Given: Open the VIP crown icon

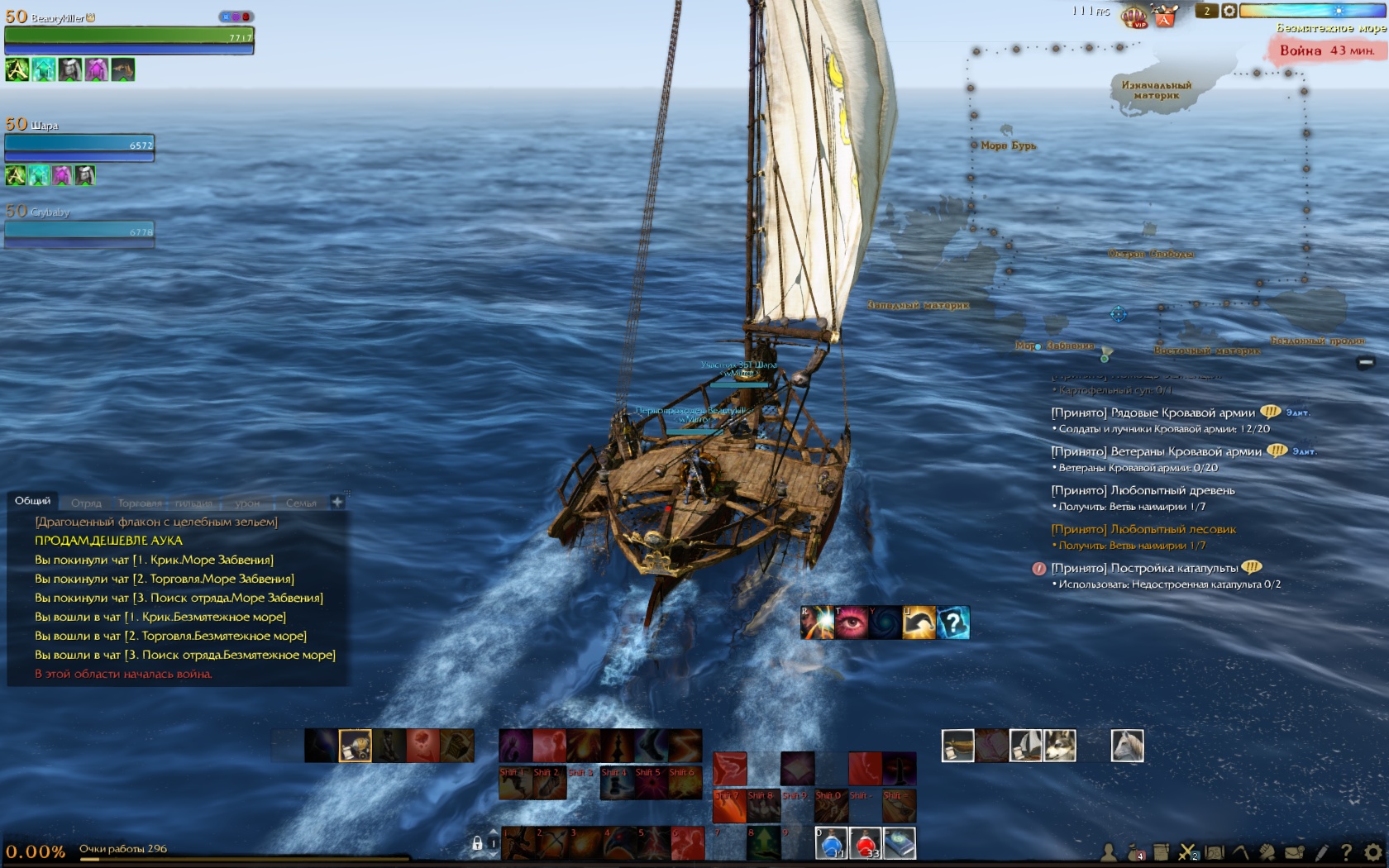Looking at the screenshot, I should pyautogui.click(x=1134, y=16).
